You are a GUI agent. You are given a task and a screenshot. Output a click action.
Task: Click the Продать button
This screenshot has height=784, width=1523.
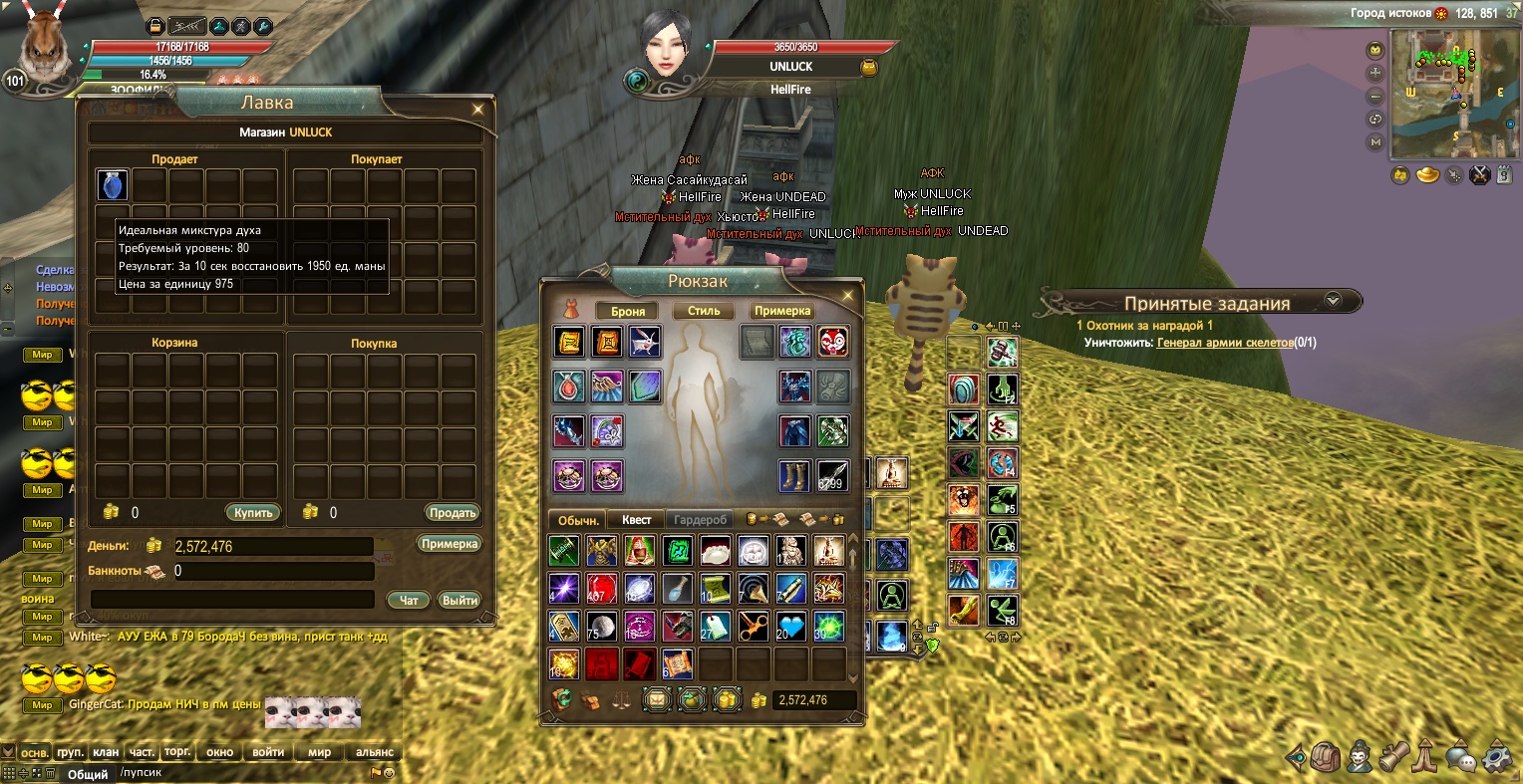[x=453, y=513]
